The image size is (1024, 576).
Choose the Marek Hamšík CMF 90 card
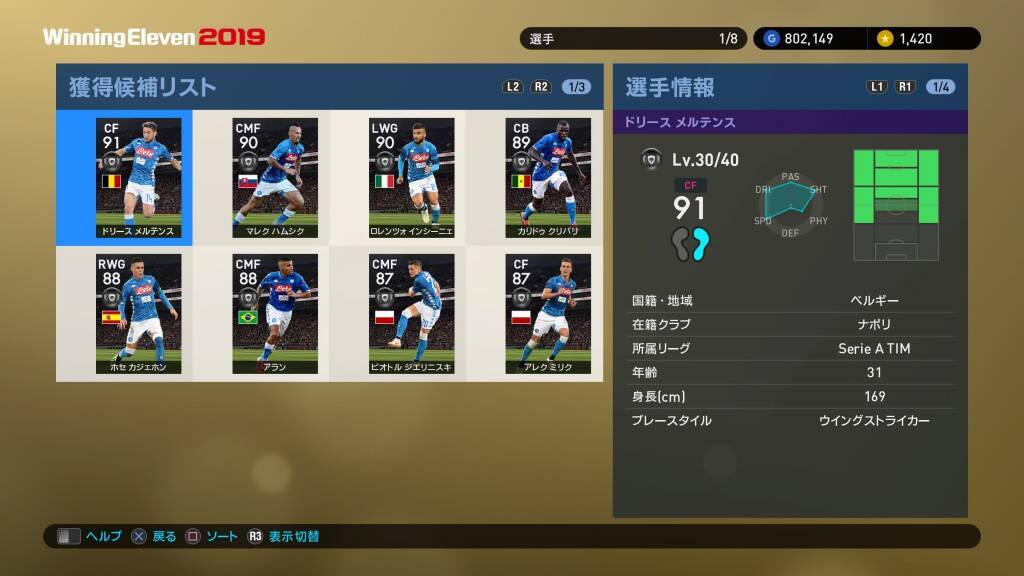(275, 178)
